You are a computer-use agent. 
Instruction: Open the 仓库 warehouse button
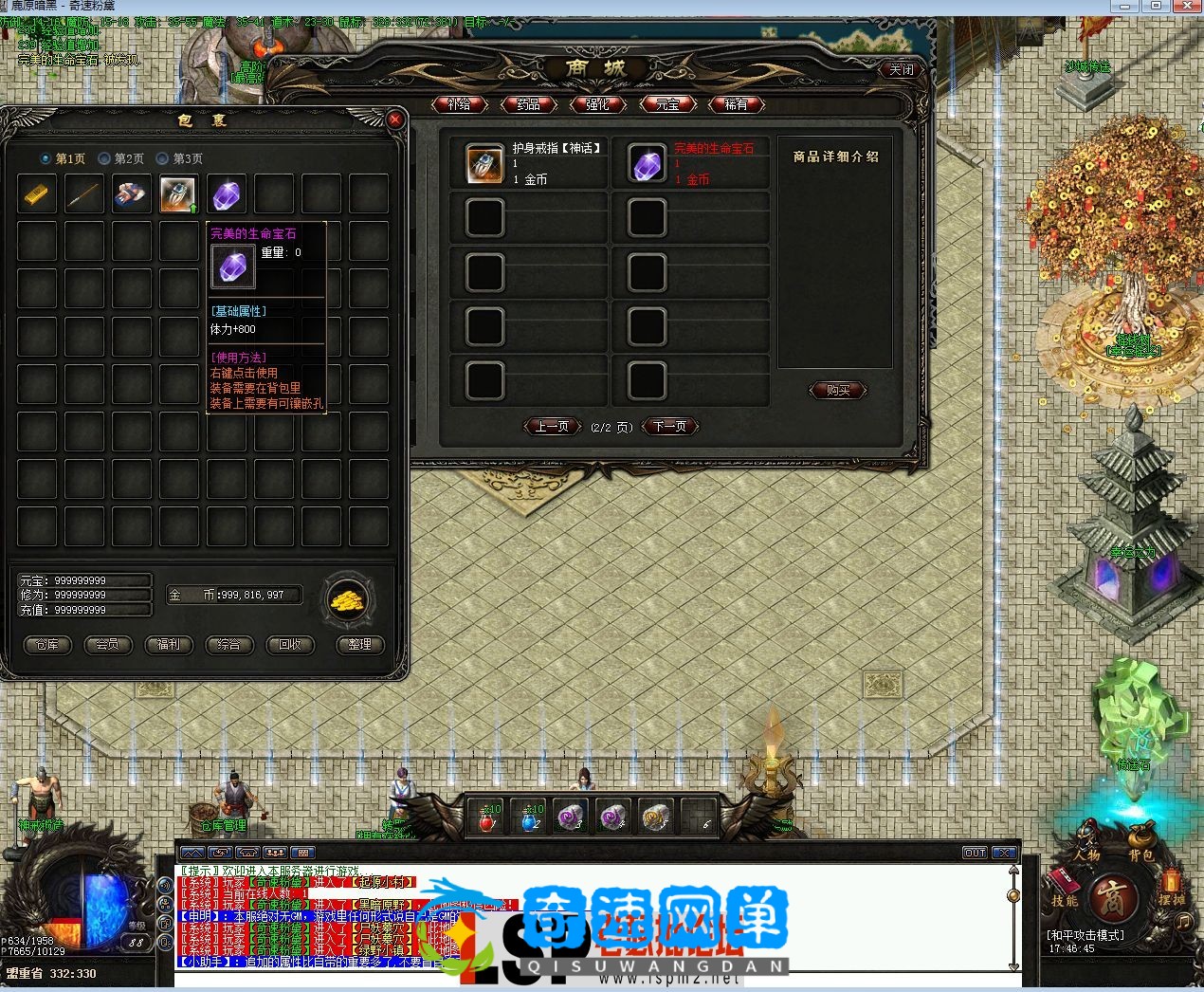46,645
